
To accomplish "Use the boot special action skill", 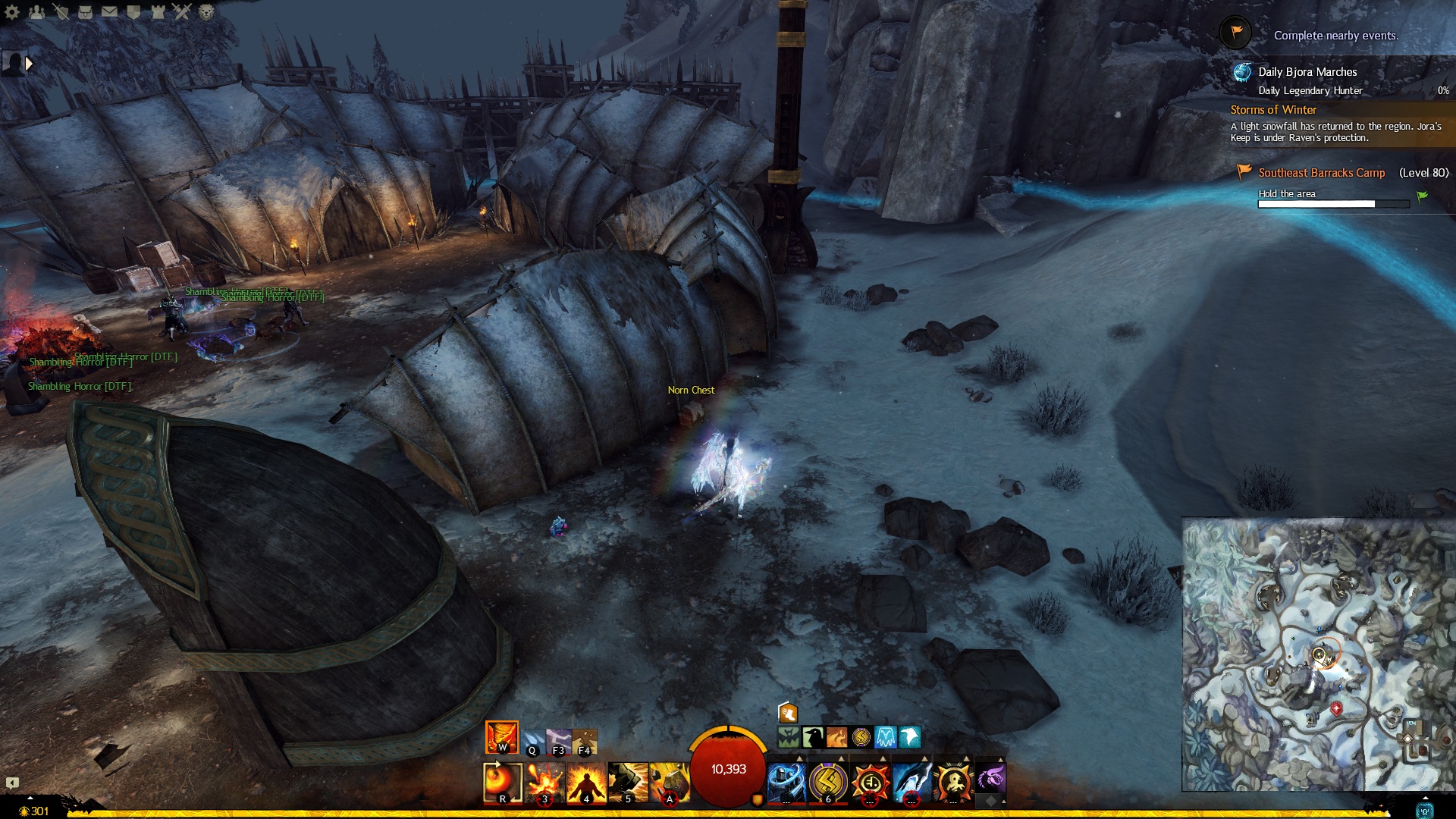I will click(x=788, y=713).
